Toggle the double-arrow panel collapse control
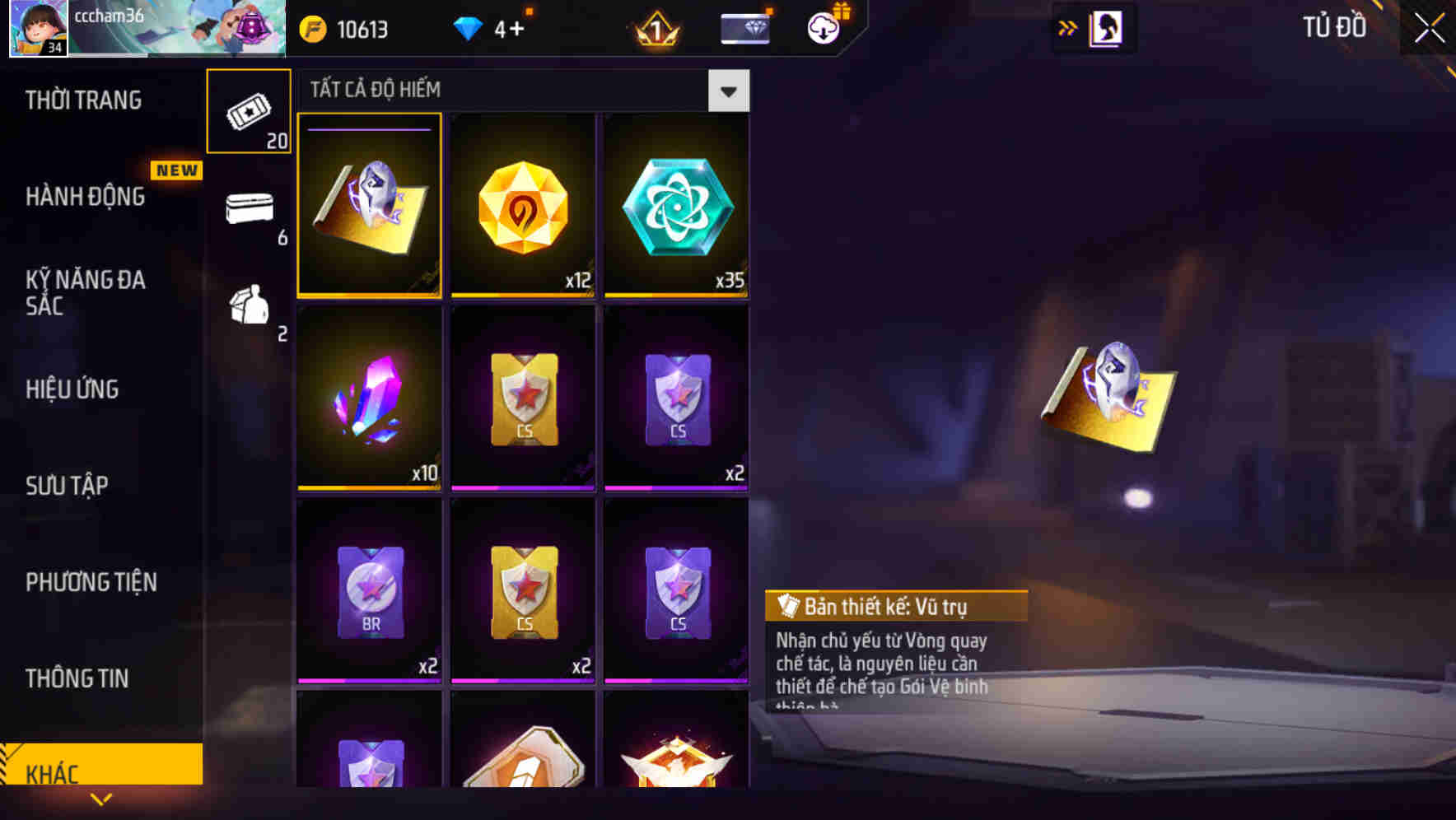 click(1066, 26)
